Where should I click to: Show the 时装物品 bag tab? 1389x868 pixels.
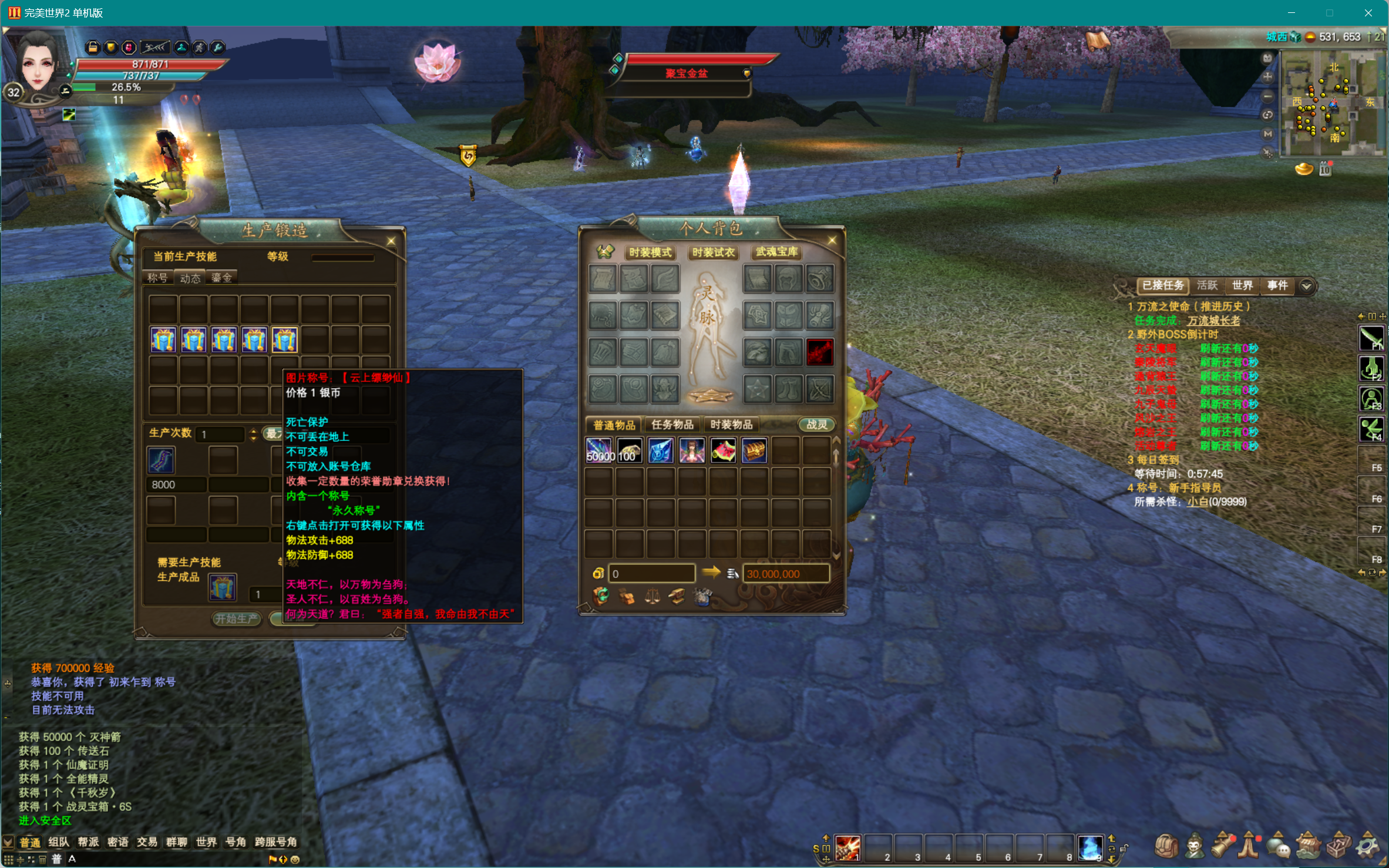731,425
